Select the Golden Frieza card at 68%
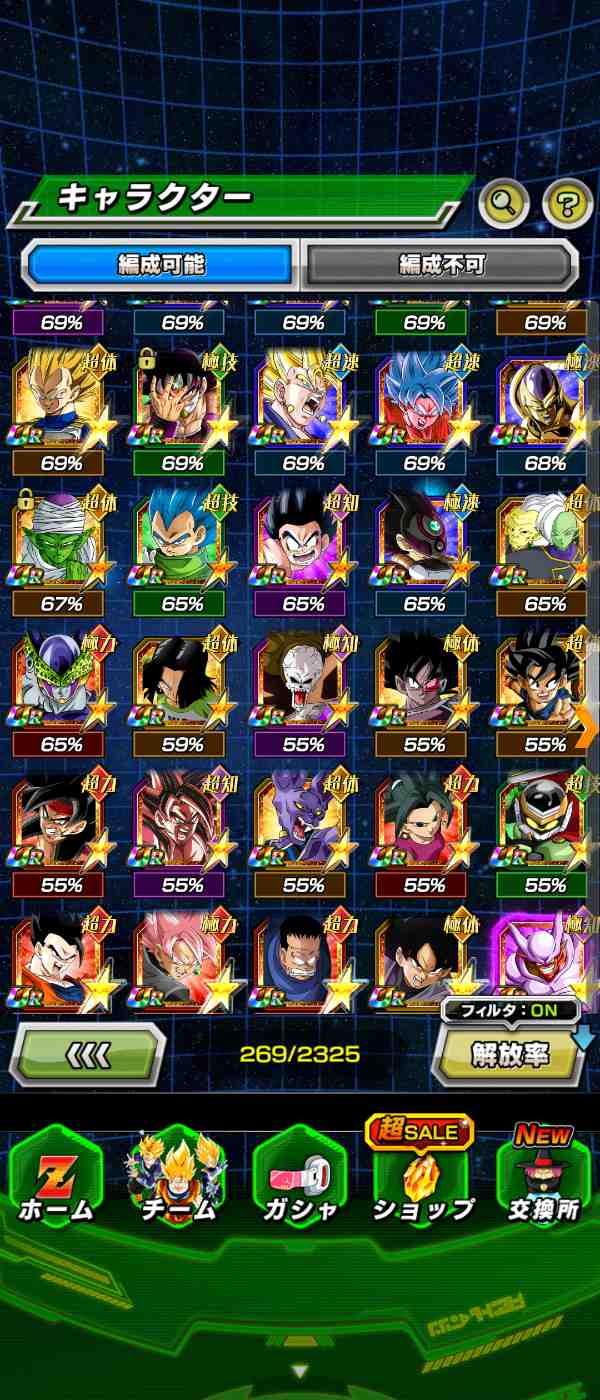 (x=545, y=400)
